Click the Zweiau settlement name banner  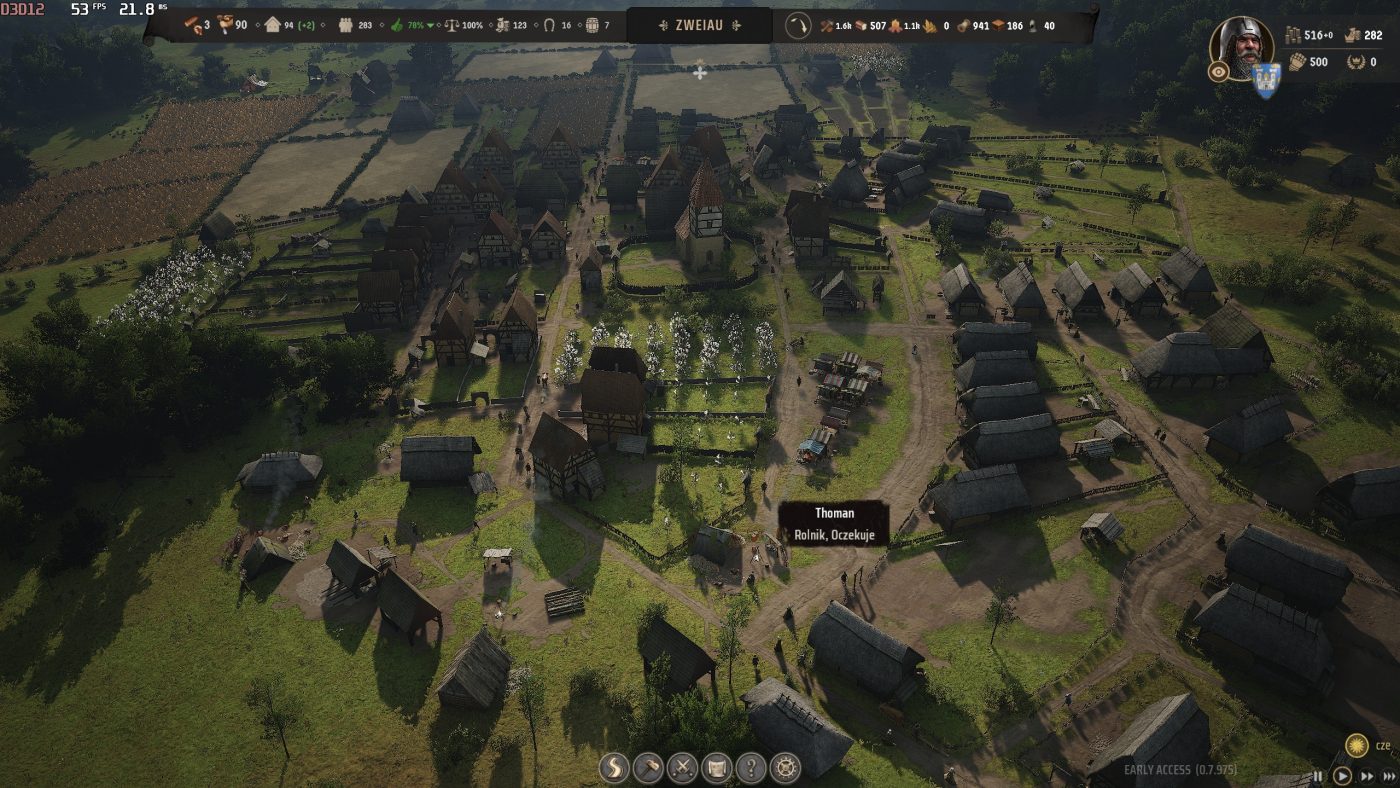point(699,25)
